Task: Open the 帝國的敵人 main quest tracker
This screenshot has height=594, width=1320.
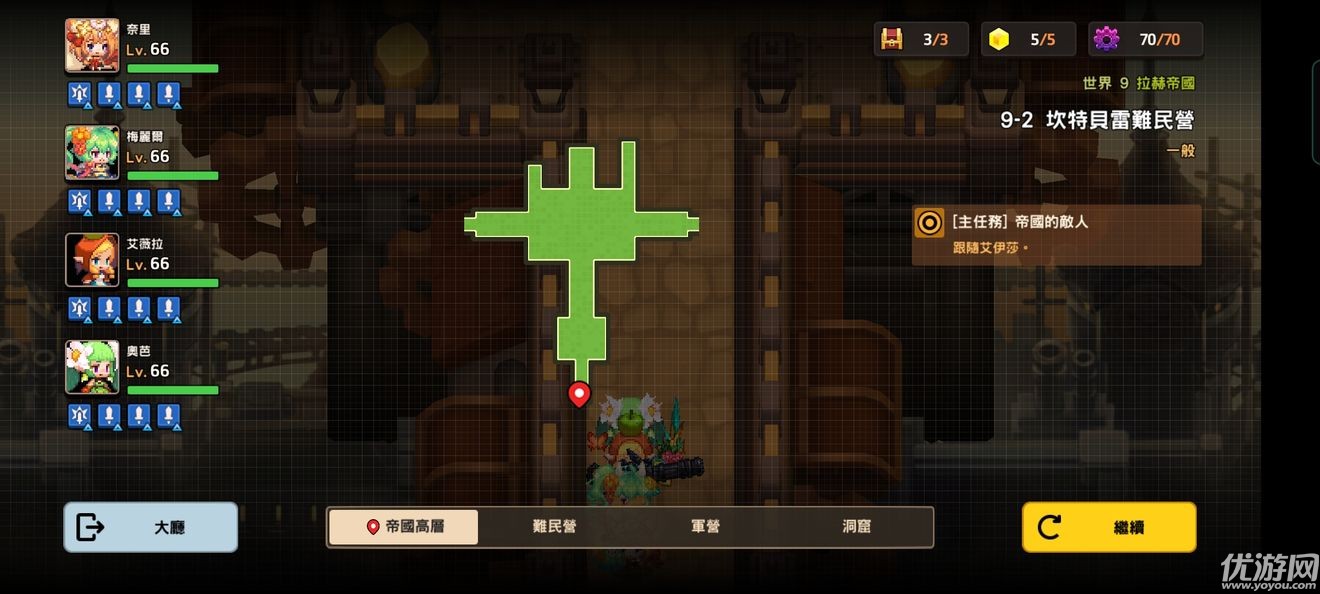Action: [x=1056, y=235]
